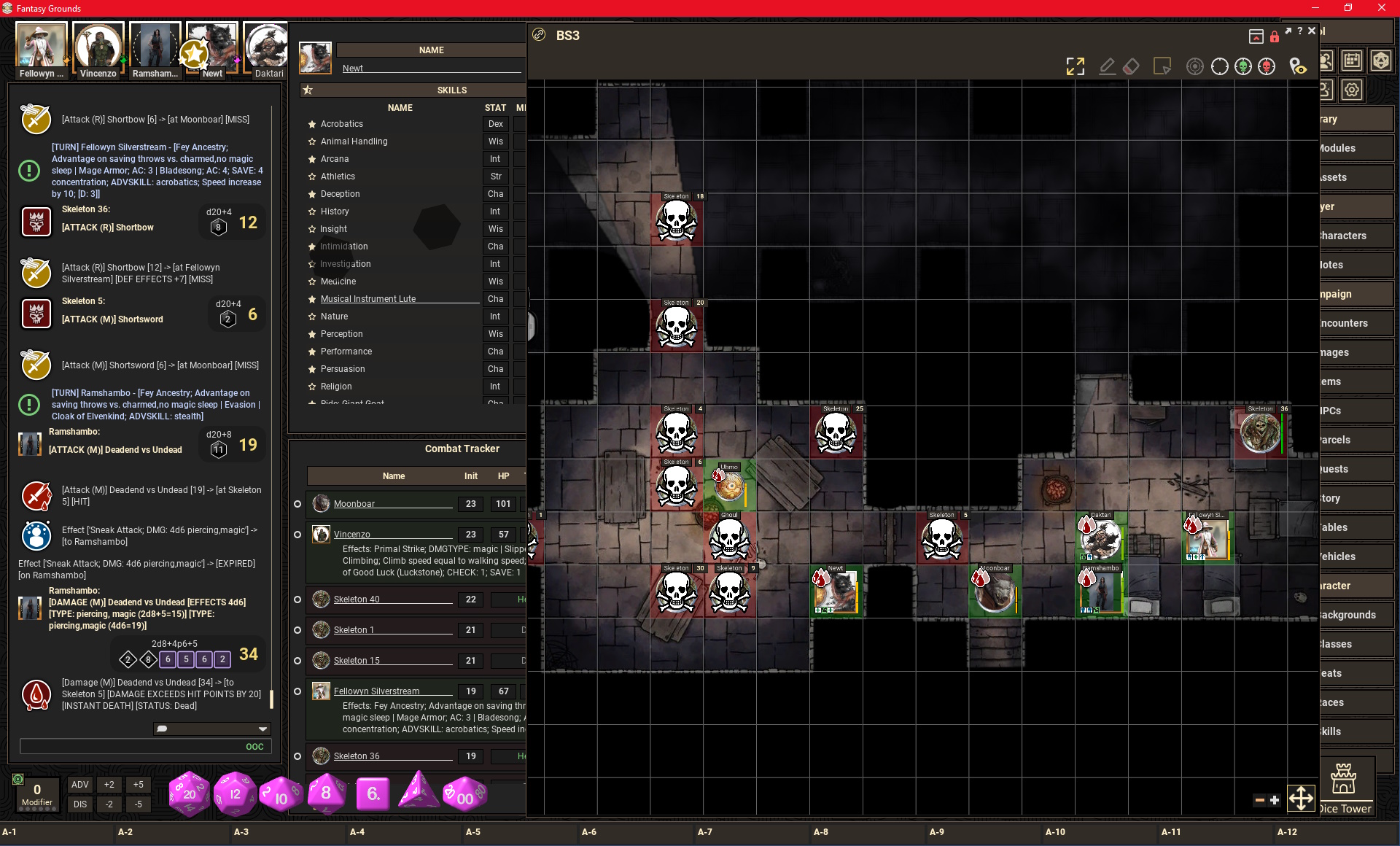Select Vincenzo's character portrait
The image size is (1400, 846).
tap(98, 47)
